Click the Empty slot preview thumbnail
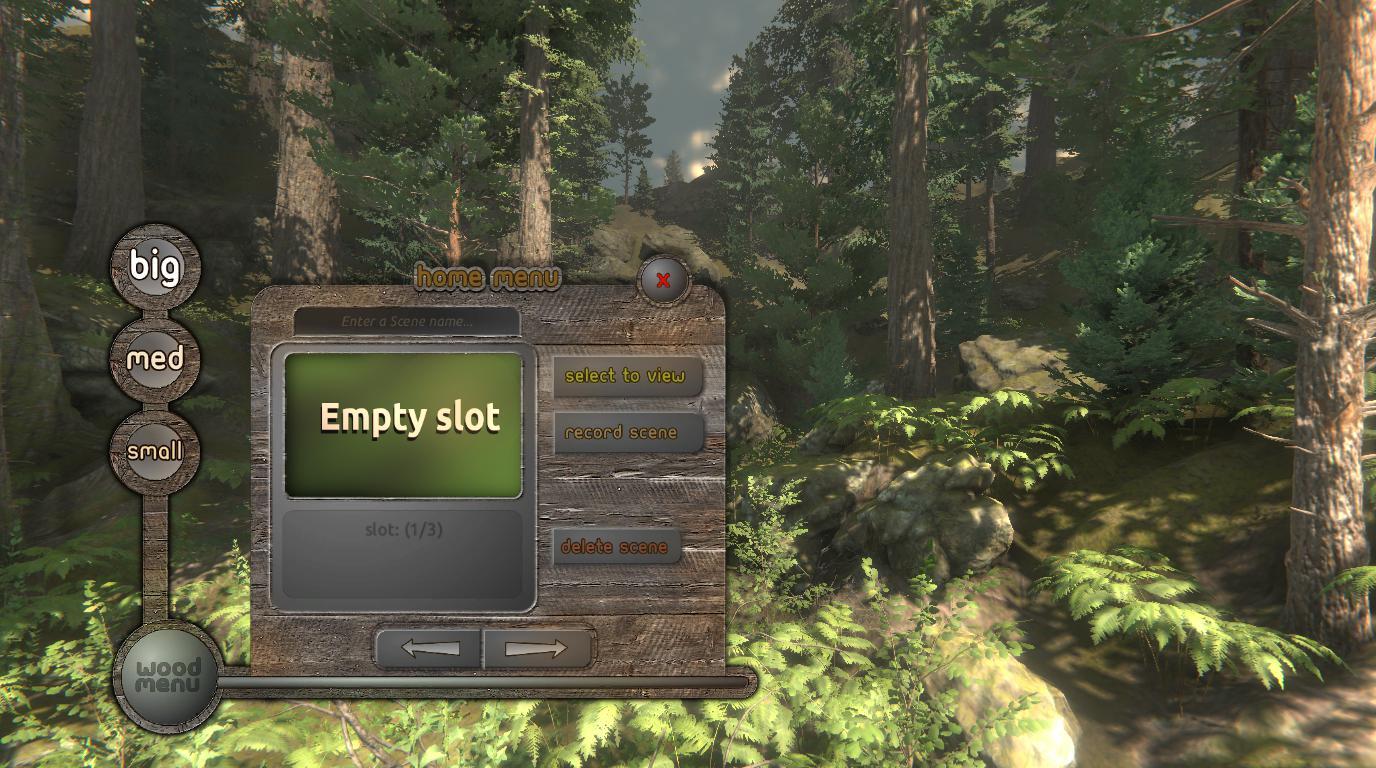The width and height of the screenshot is (1376, 768). (x=403, y=420)
